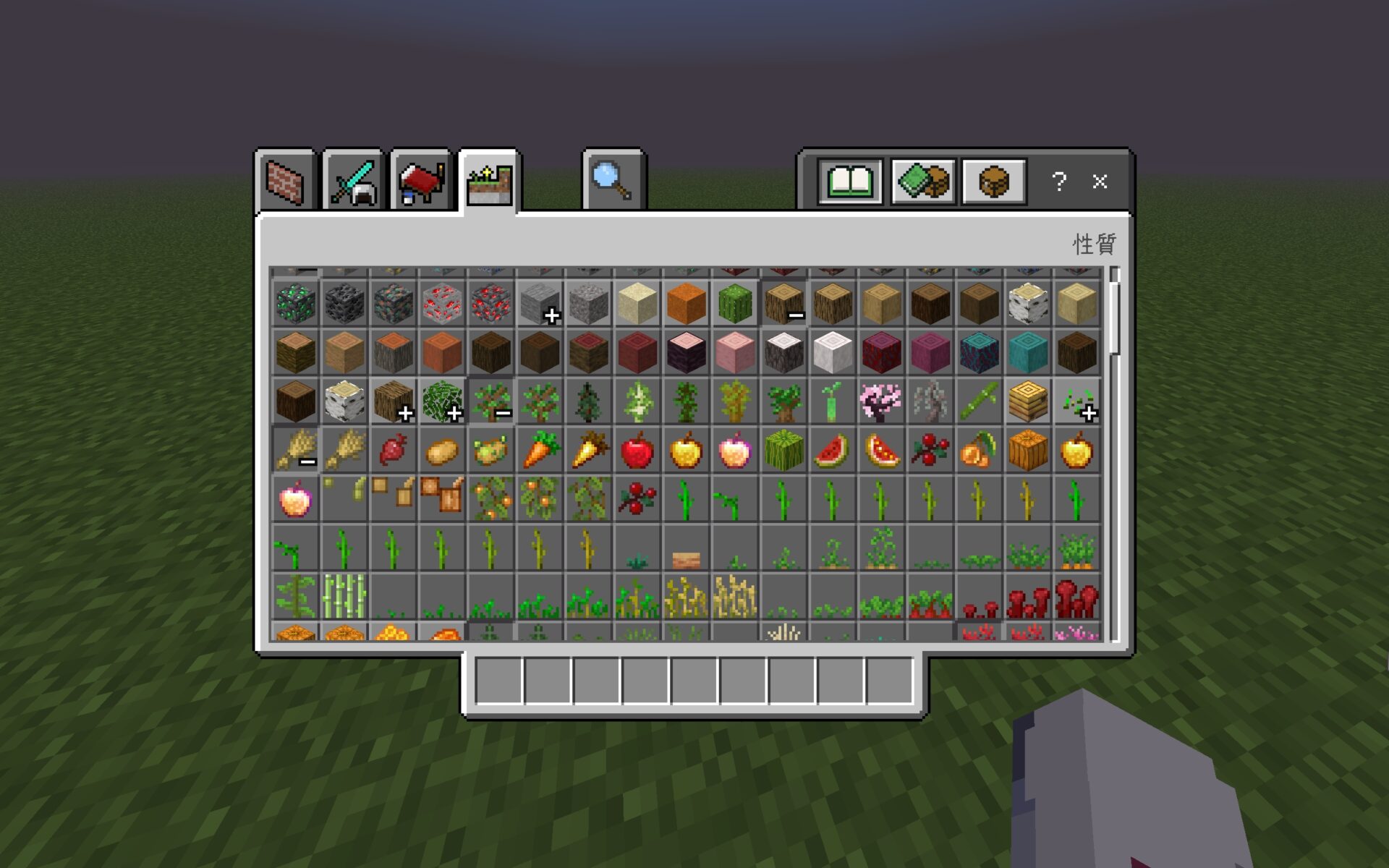The height and width of the screenshot is (868, 1389).
Task: Select the emerald ore block
Action: pyautogui.click(x=295, y=304)
